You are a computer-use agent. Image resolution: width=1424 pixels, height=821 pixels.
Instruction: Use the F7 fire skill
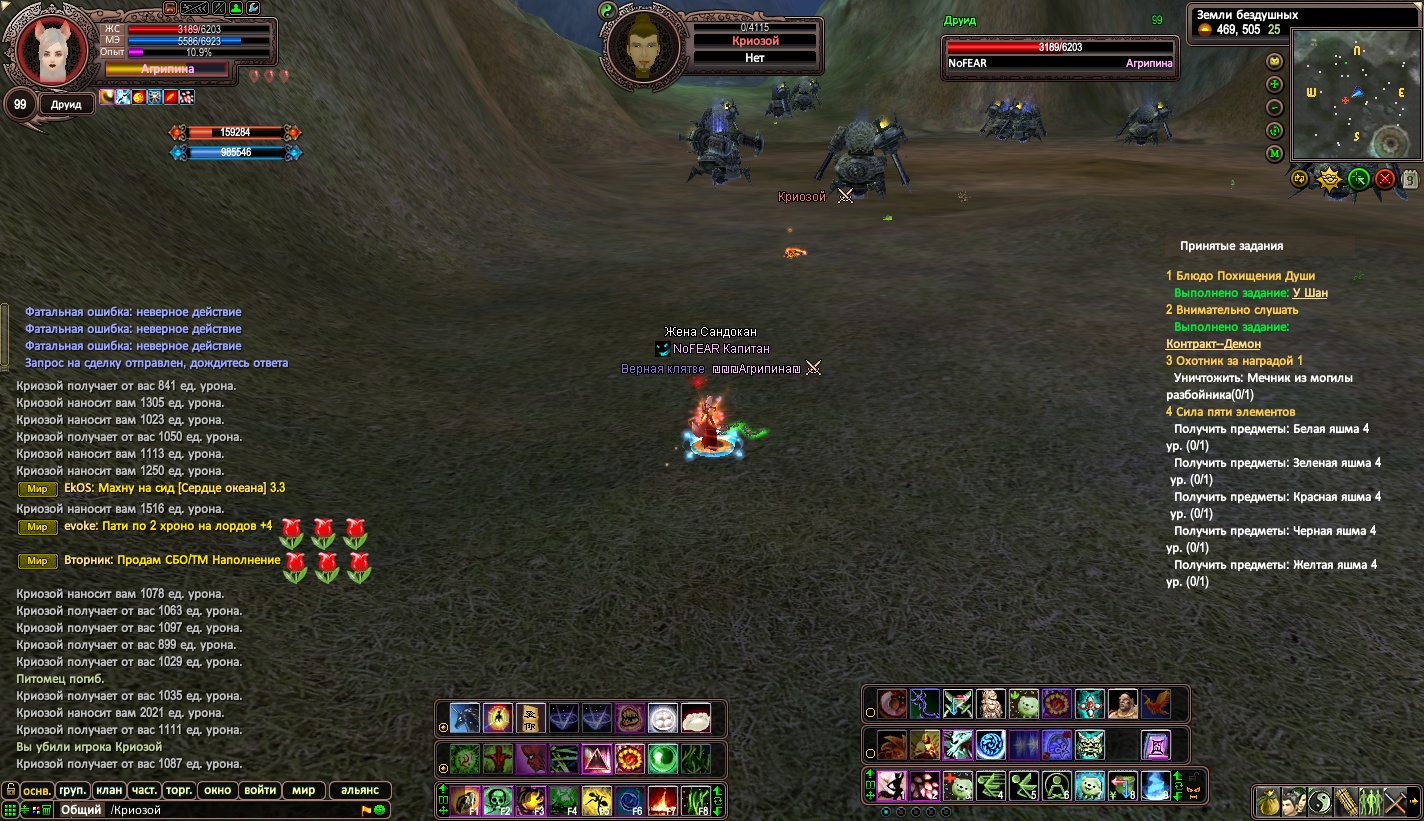pos(662,801)
